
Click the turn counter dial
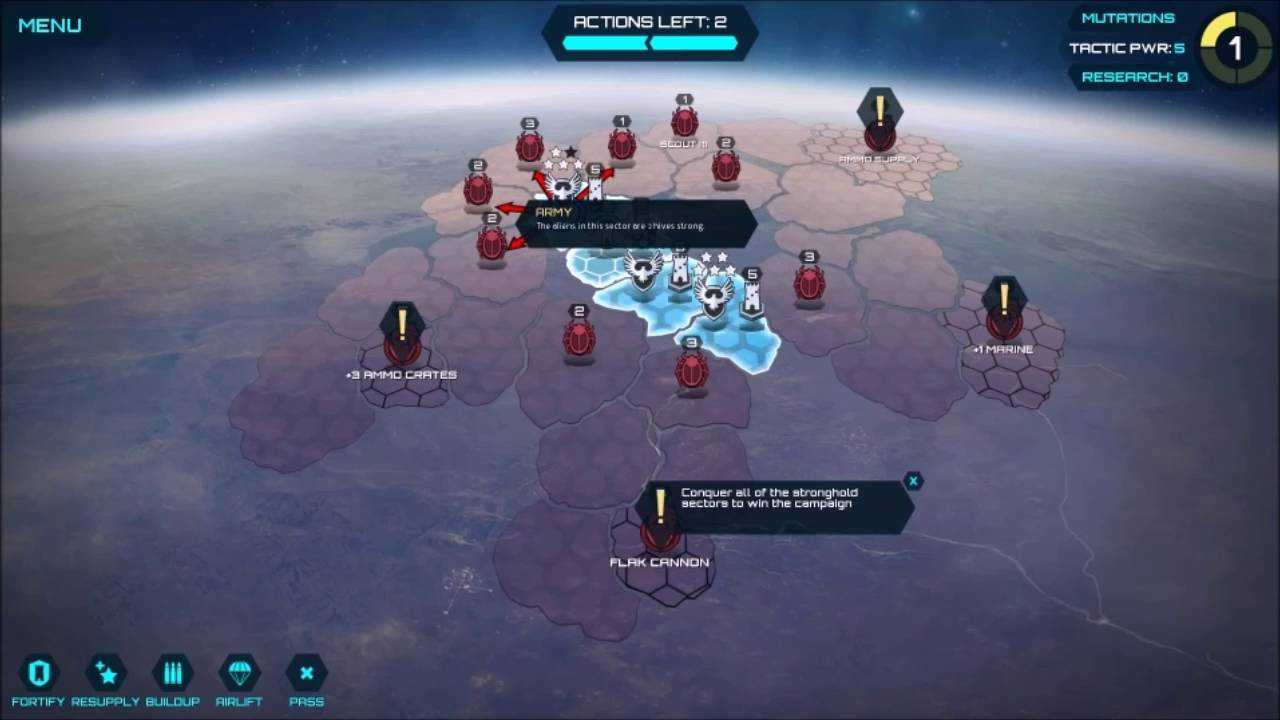coord(1235,47)
